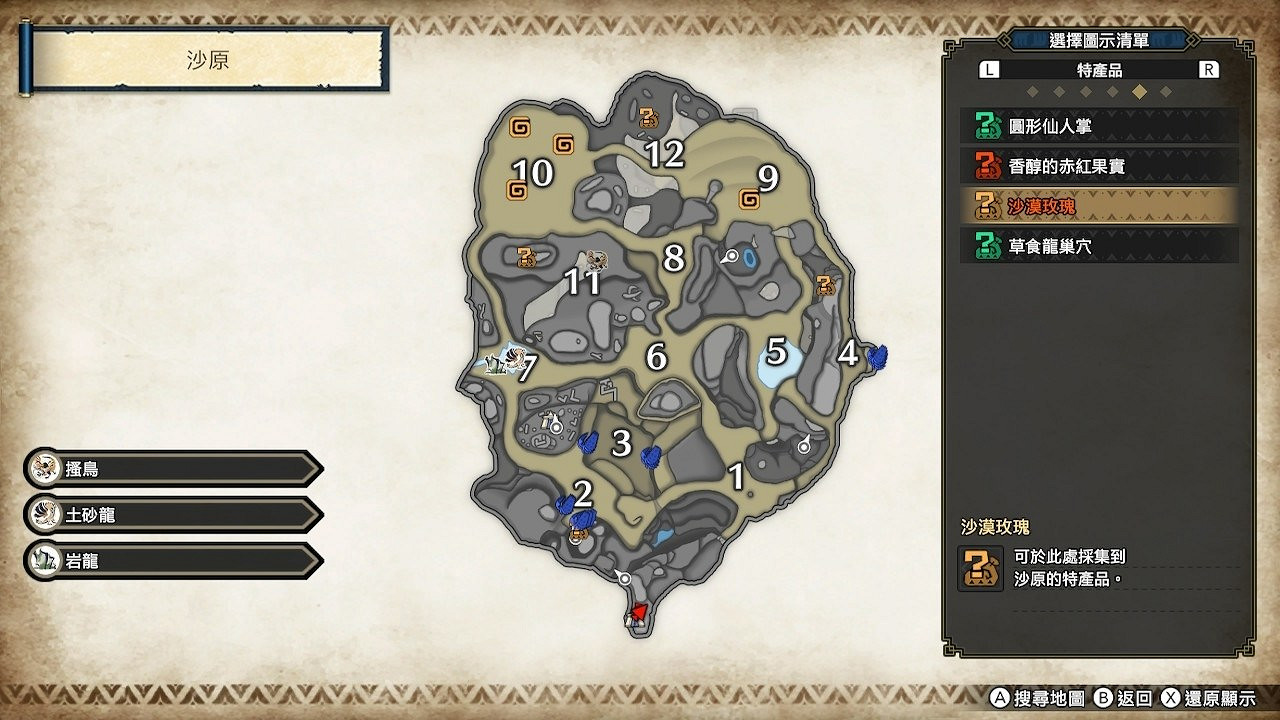Click the blue mining outcrop icon near area 4
This screenshot has height=720, width=1280.
(878, 359)
